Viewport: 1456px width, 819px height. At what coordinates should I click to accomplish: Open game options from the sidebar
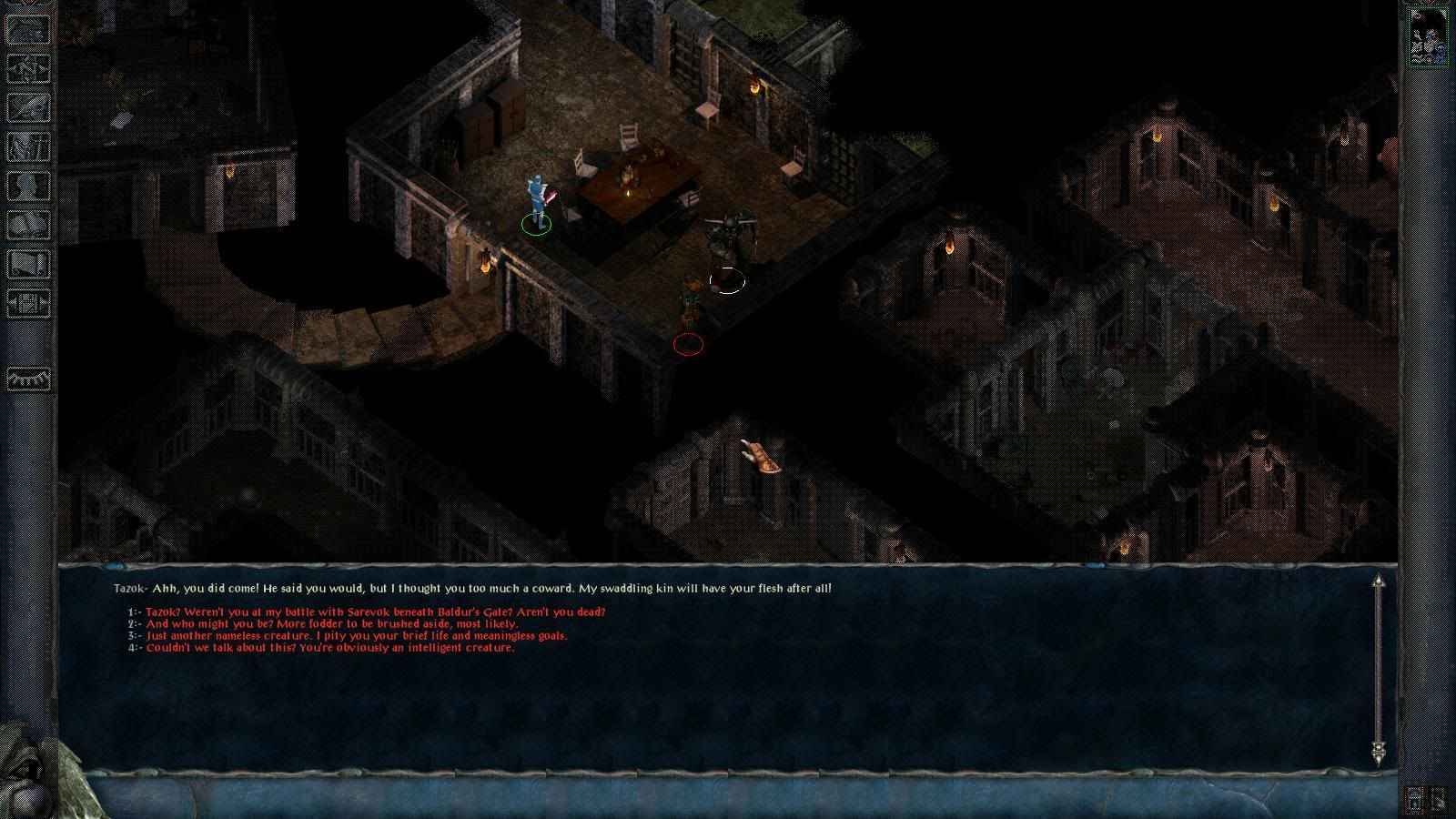(x=29, y=303)
